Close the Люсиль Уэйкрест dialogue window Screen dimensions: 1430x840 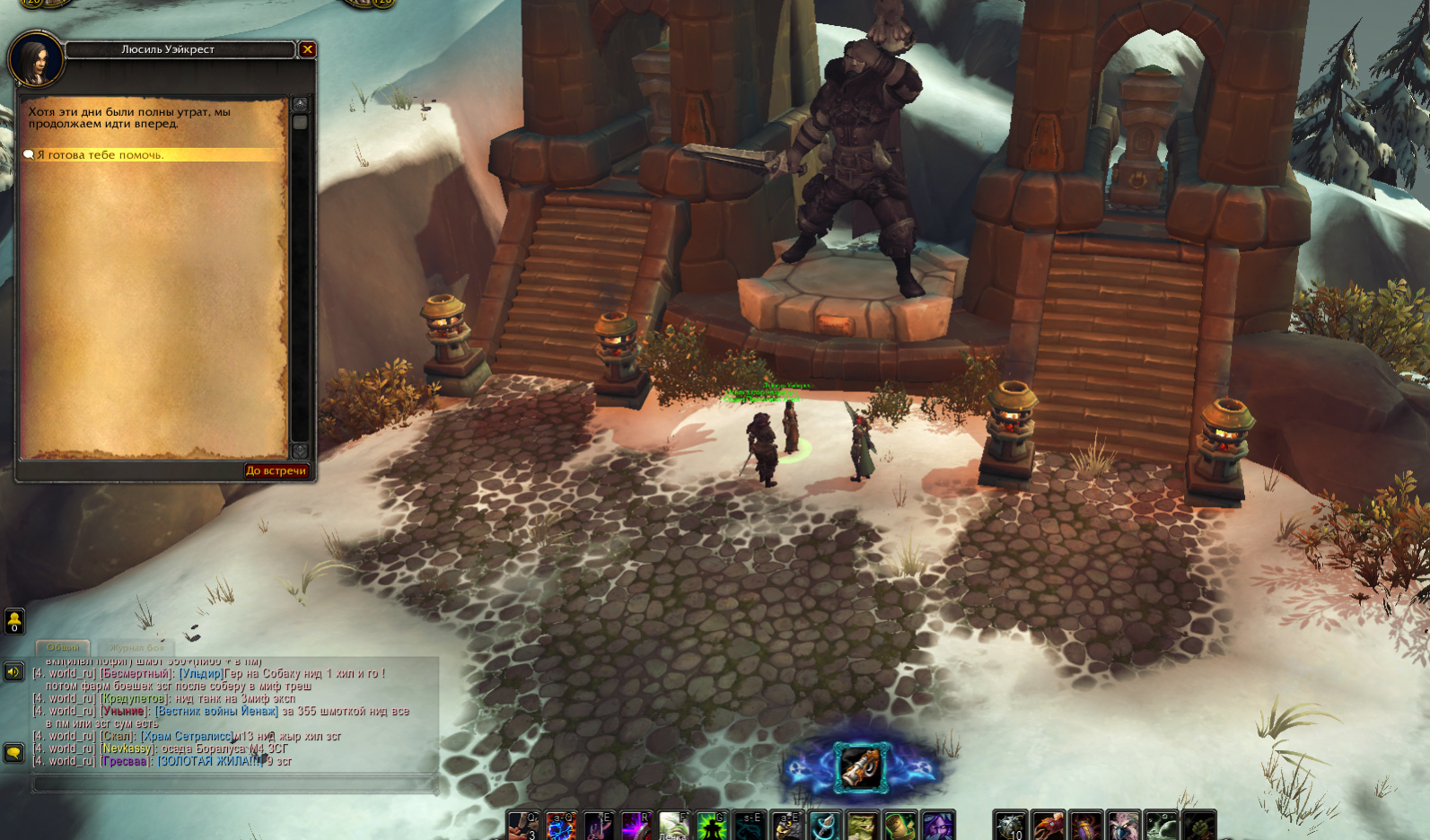307,49
